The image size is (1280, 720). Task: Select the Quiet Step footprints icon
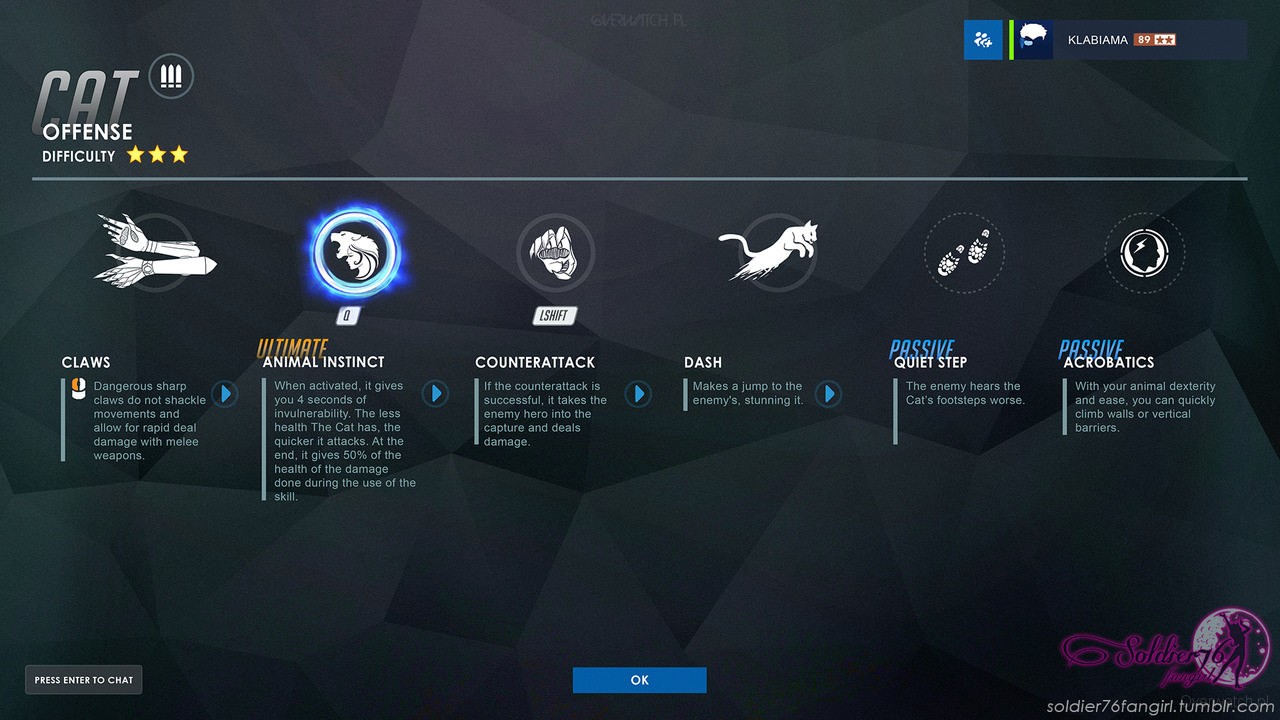tap(963, 253)
